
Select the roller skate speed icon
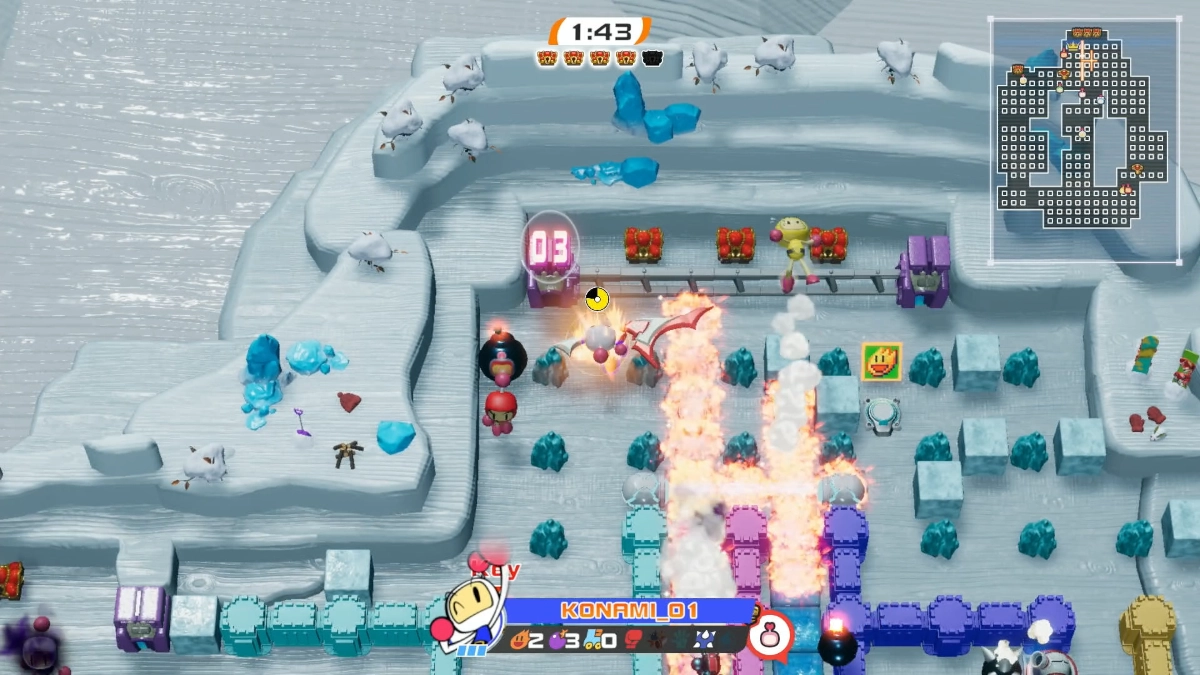pyautogui.click(x=590, y=639)
